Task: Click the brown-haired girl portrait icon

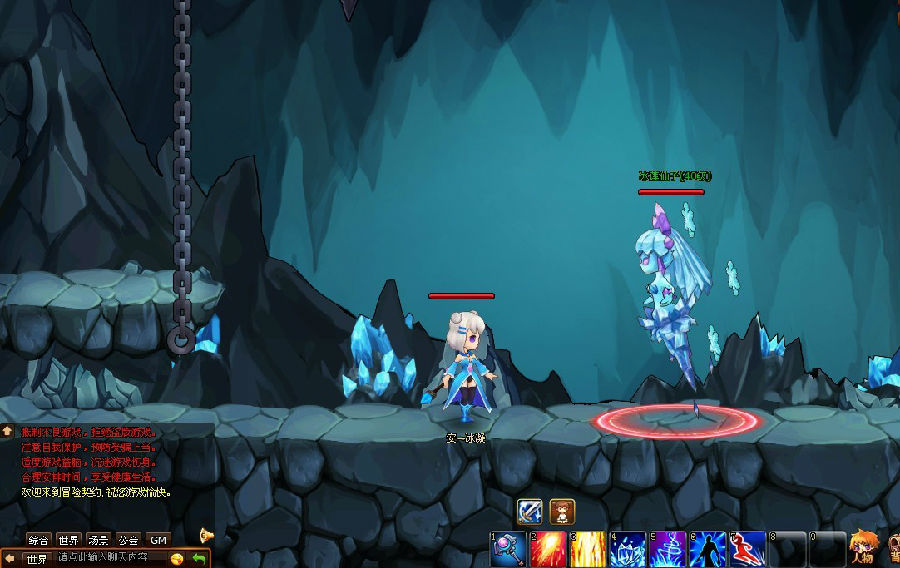Action: [x=562, y=511]
